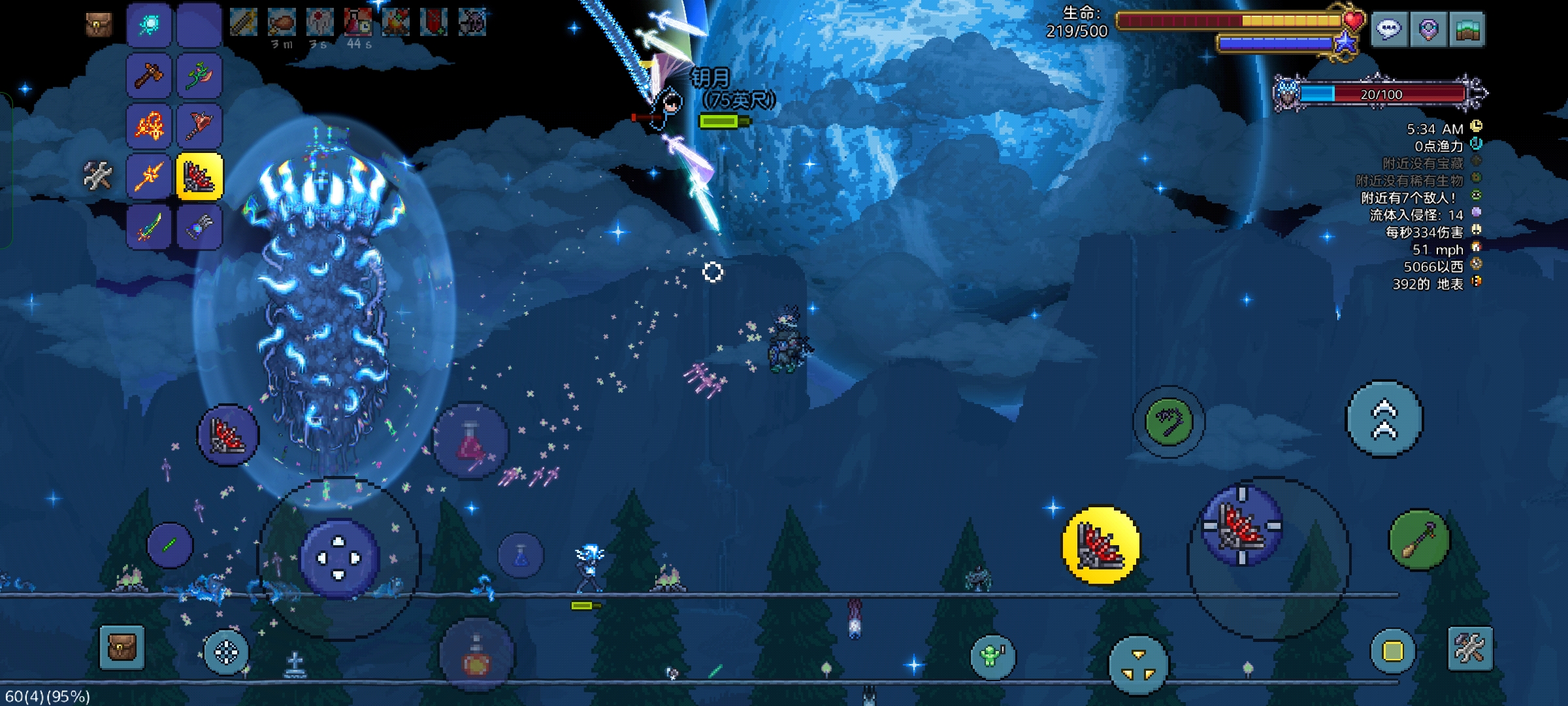Open the chat speech bubble button
Image resolution: width=1568 pixels, height=706 pixels.
tap(1389, 29)
